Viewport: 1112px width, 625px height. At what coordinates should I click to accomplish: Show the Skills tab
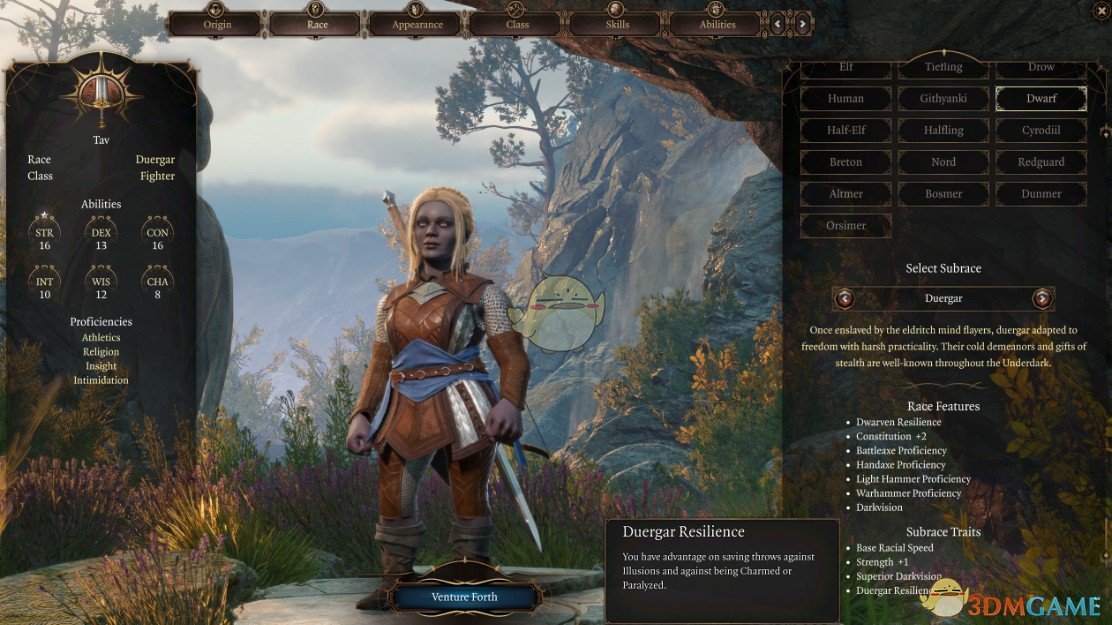pos(617,24)
